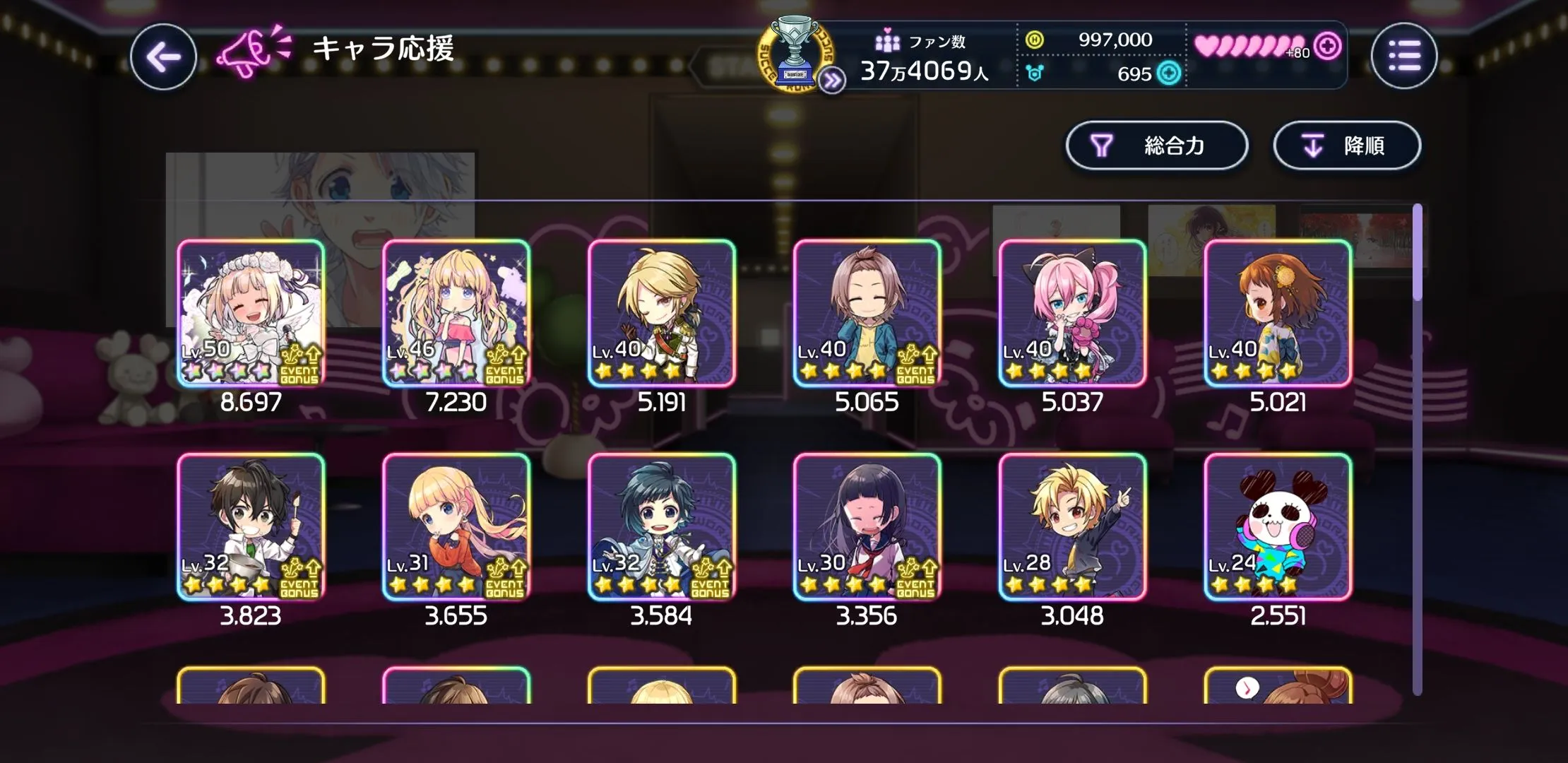
Task: Choose the Lv.30 schoolgirl card
Action: pos(867,527)
